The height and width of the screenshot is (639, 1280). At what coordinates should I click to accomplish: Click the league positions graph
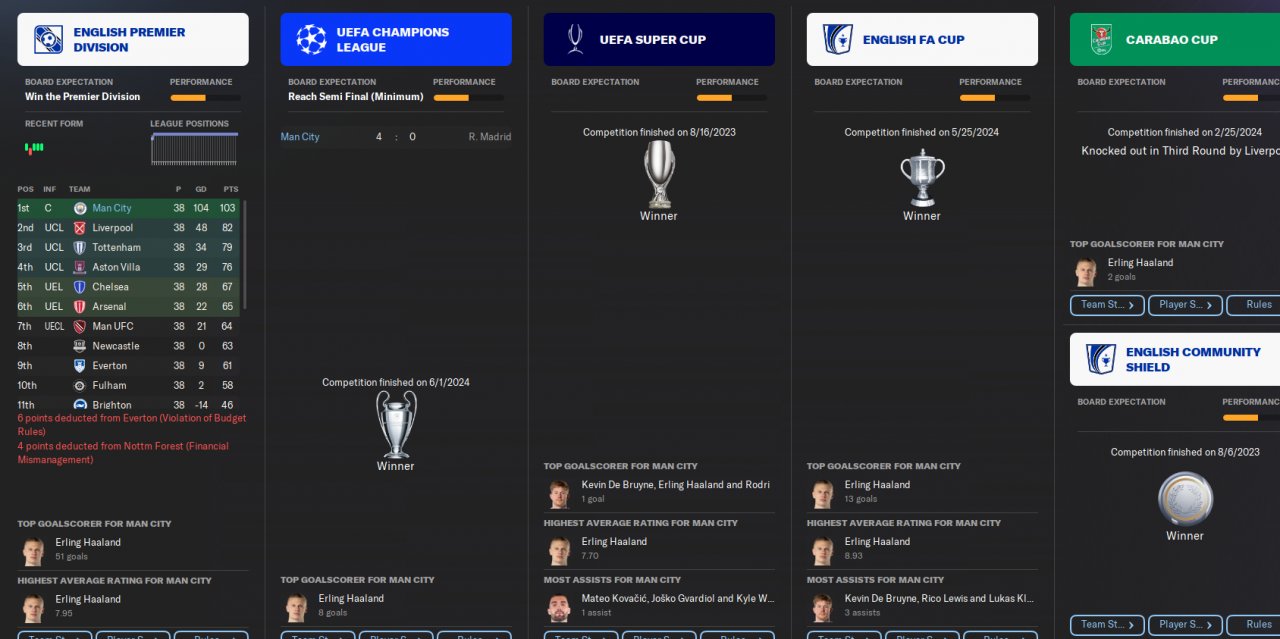194,149
